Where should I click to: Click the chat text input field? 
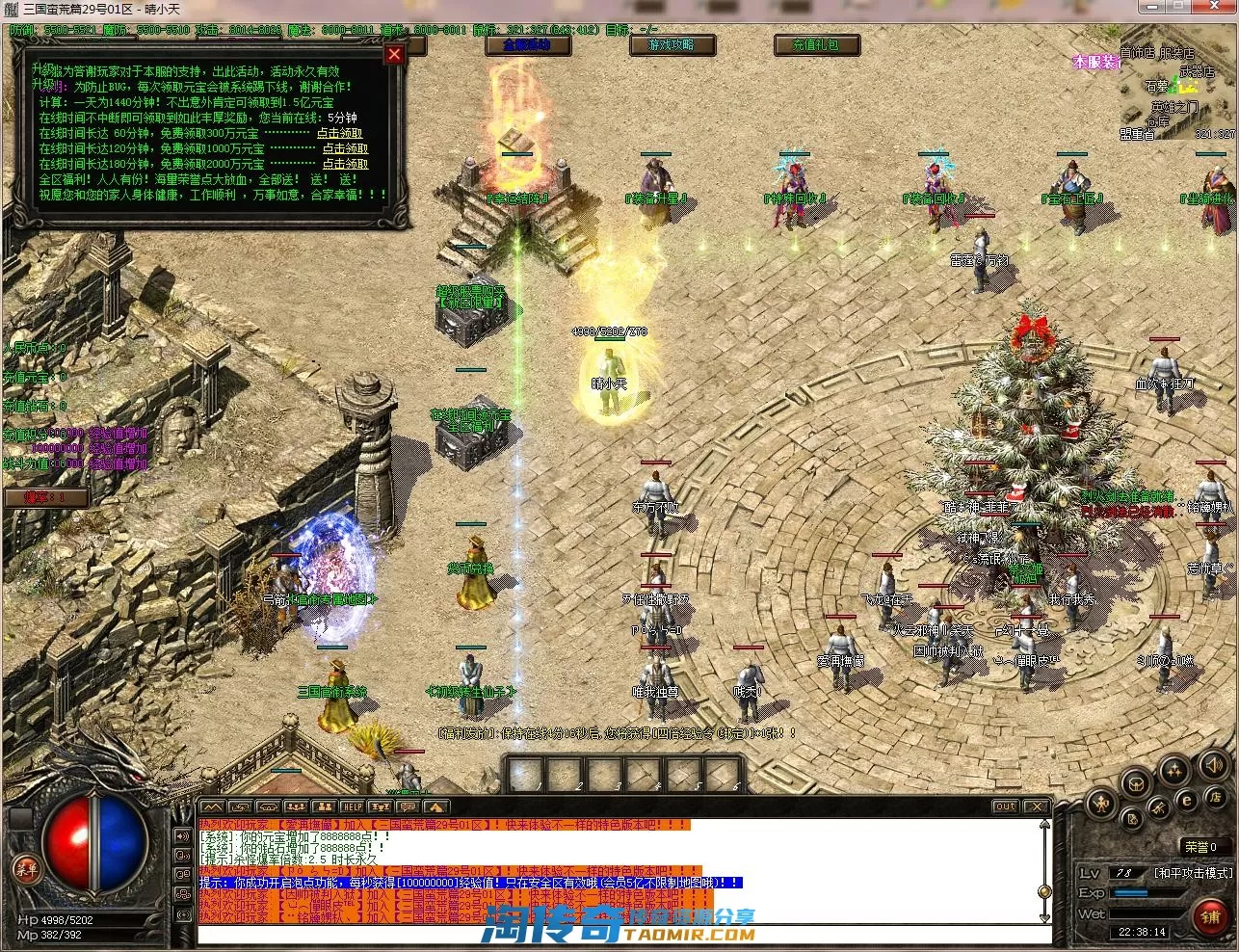(617, 935)
